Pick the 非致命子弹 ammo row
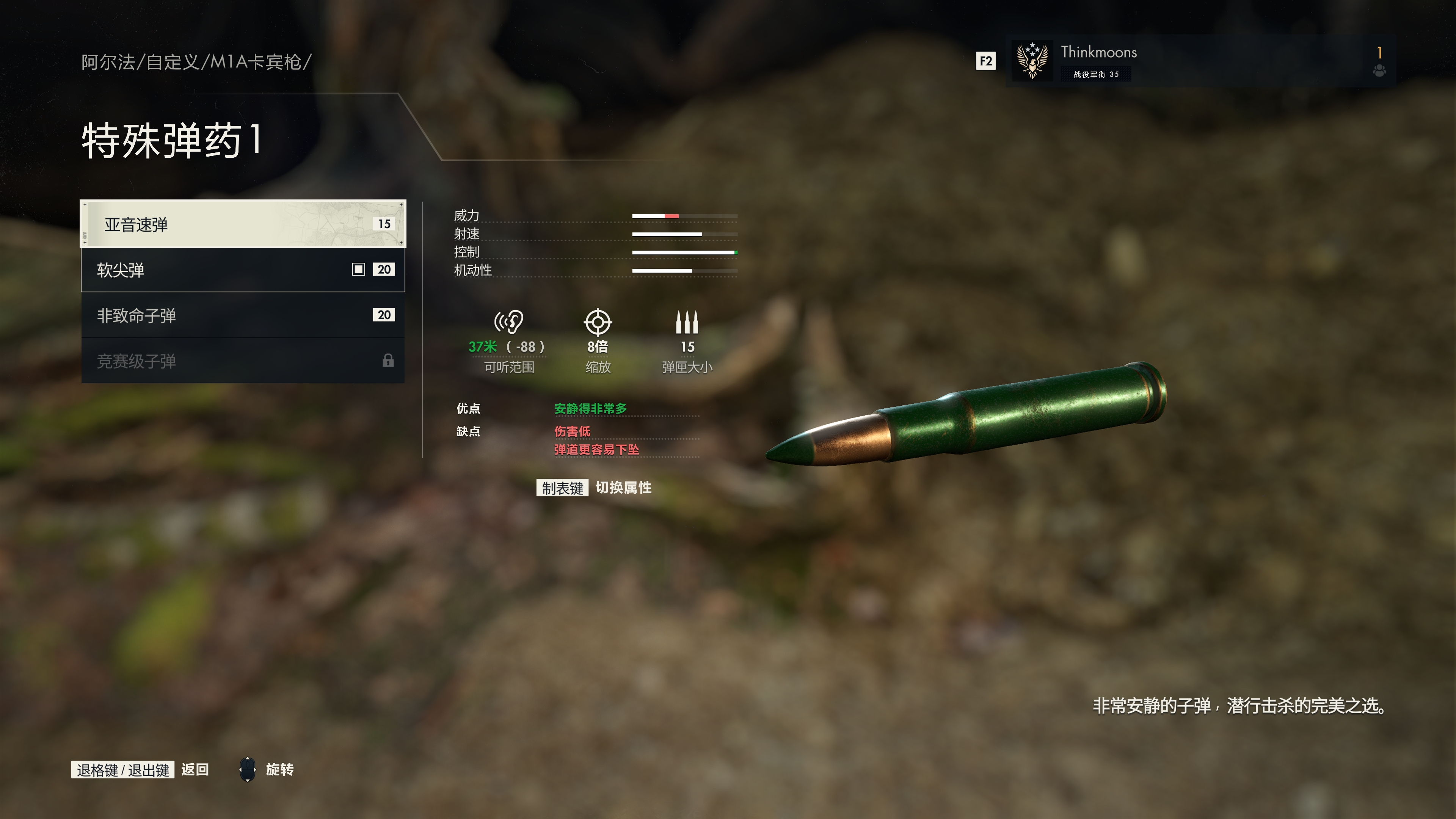The width and height of the screenshot is (1456, 819). point(243,315)
